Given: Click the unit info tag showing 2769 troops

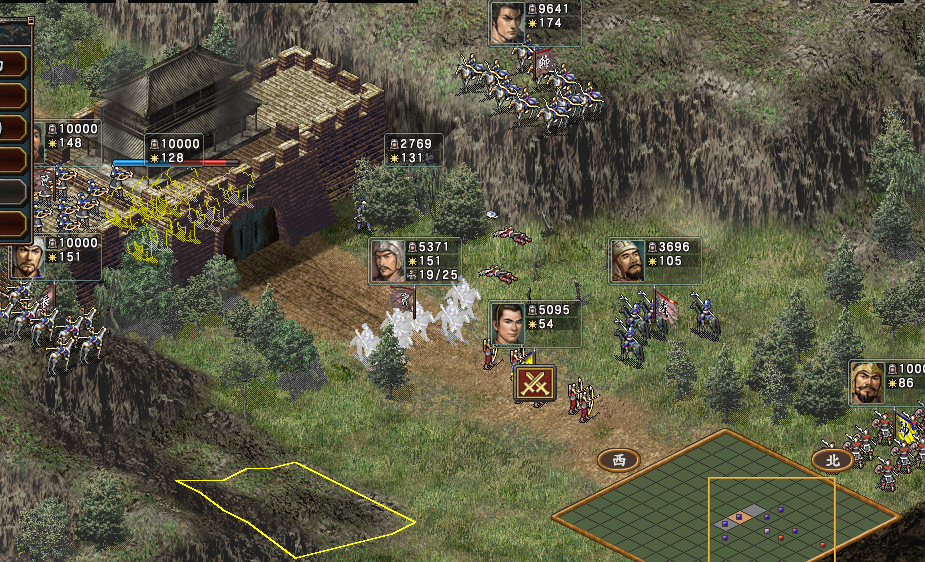Looking at the screenshot, I should pyautogui.click(x=414, y=151).
